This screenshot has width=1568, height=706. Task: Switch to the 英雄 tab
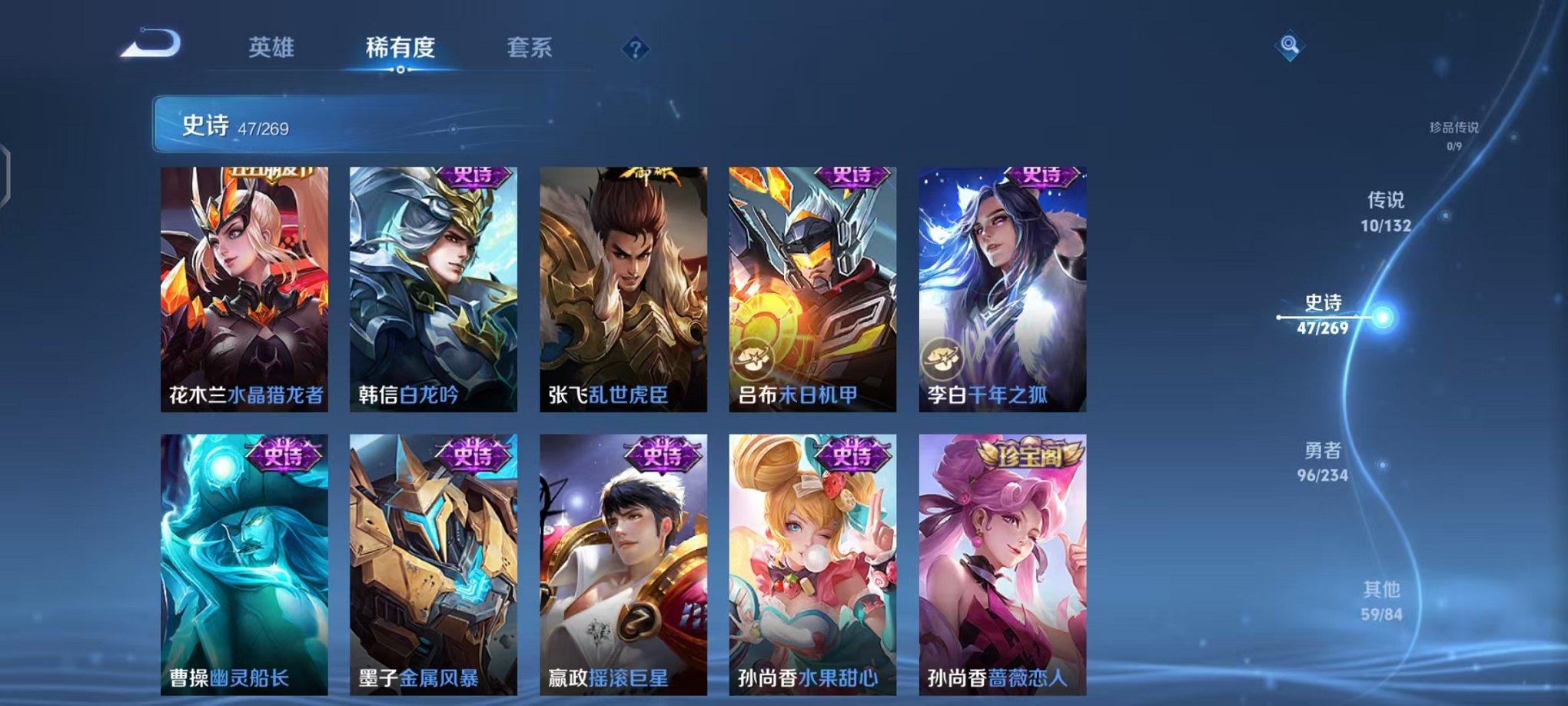click(271, 46)
